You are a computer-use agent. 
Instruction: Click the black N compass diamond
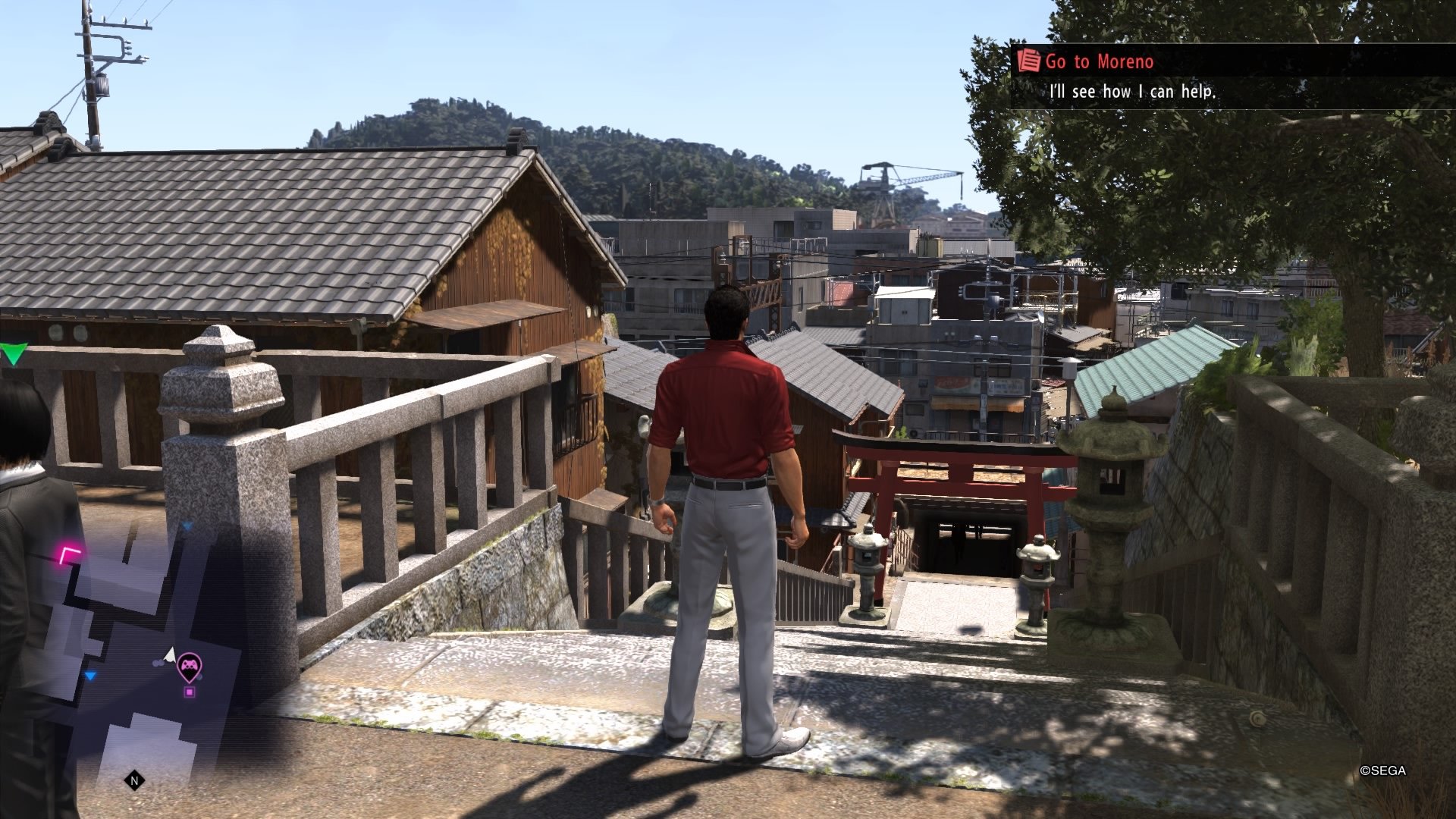coord(133,780)
